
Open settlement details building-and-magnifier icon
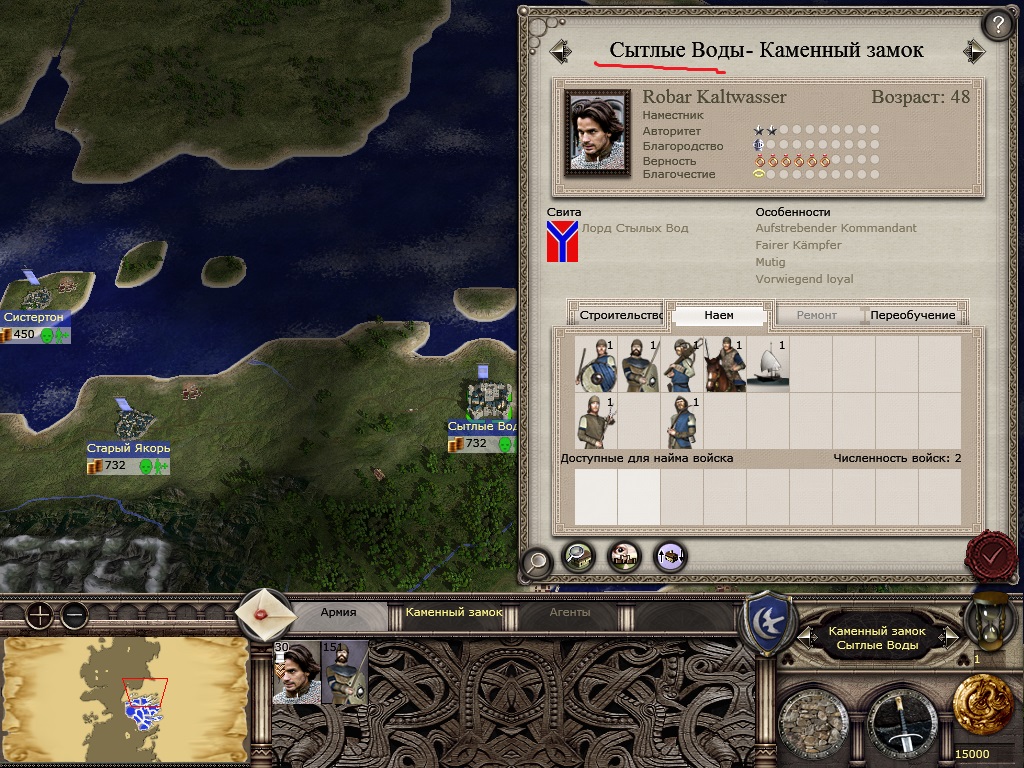pos(579,557)
